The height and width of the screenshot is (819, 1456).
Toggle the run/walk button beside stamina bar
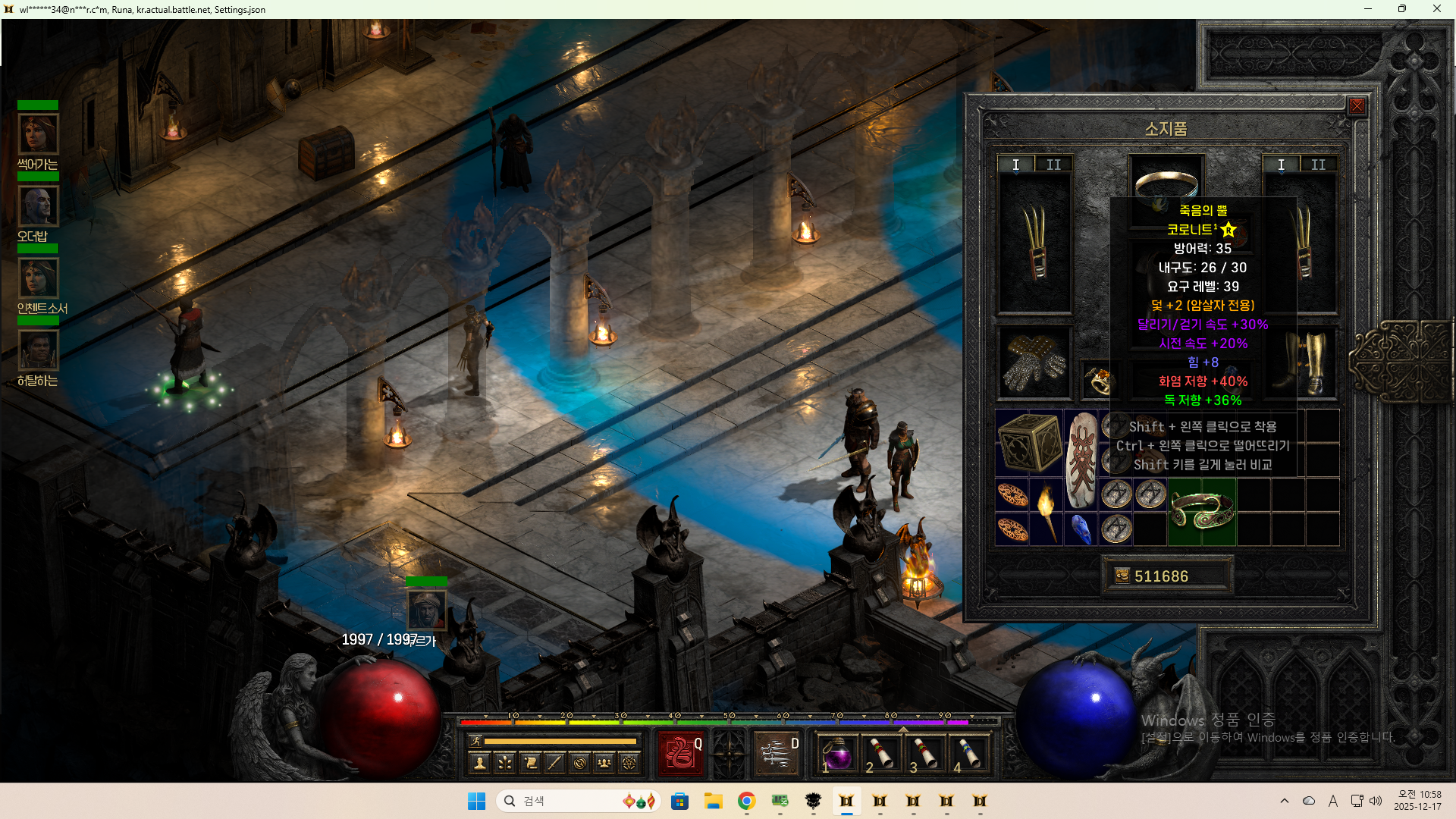[475, 741]
